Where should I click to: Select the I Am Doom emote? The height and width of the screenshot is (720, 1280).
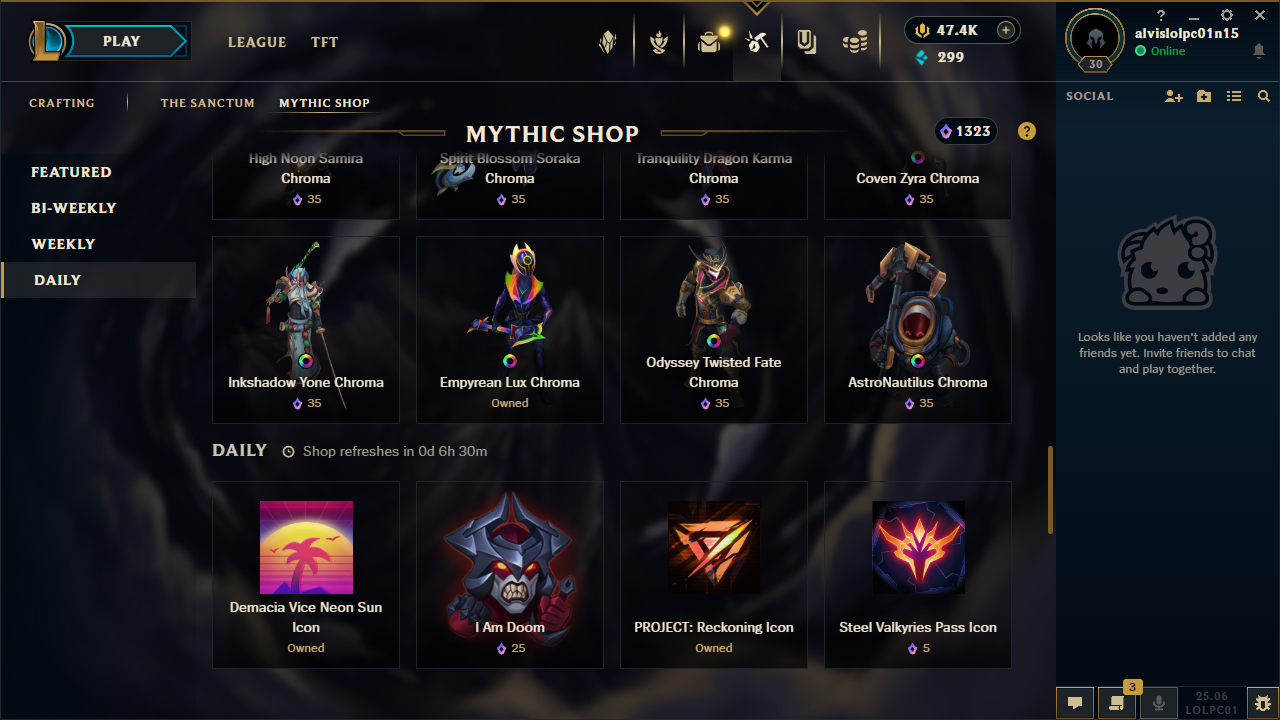pos(510,574)
